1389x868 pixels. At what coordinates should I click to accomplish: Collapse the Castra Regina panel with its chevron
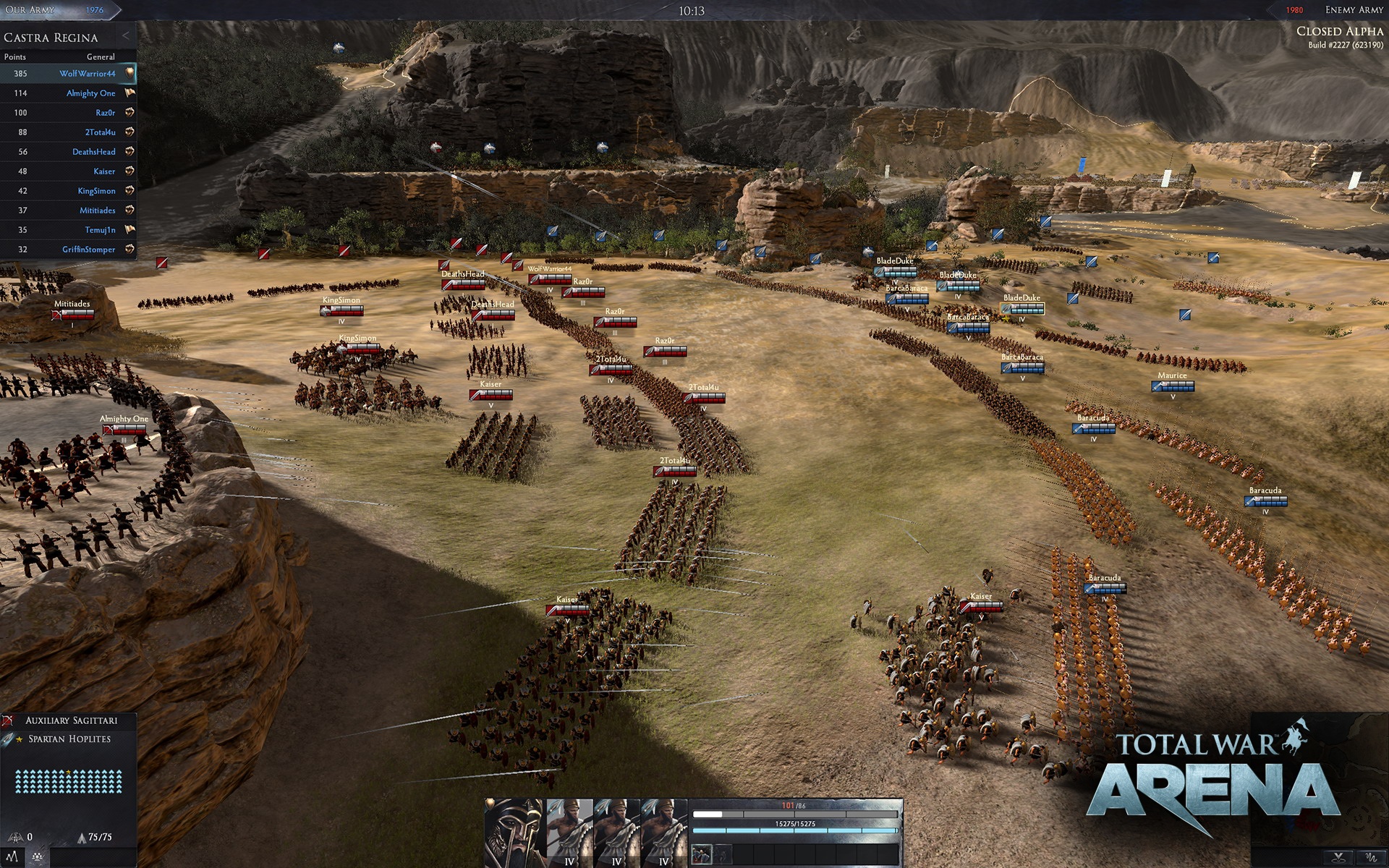pyautogui.click(x=127, y=35)
